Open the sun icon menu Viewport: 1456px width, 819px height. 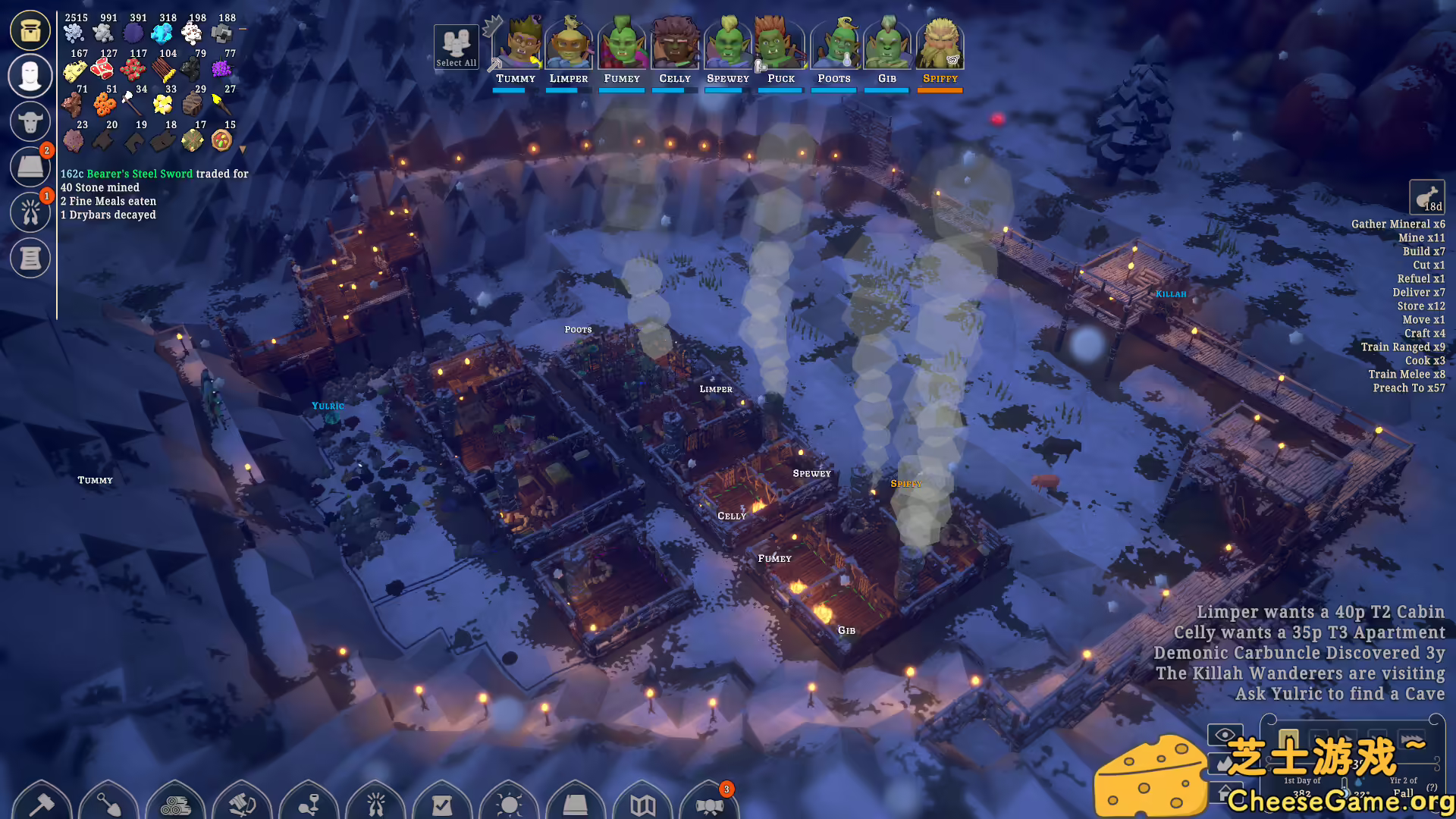click(x=509, y=802)
